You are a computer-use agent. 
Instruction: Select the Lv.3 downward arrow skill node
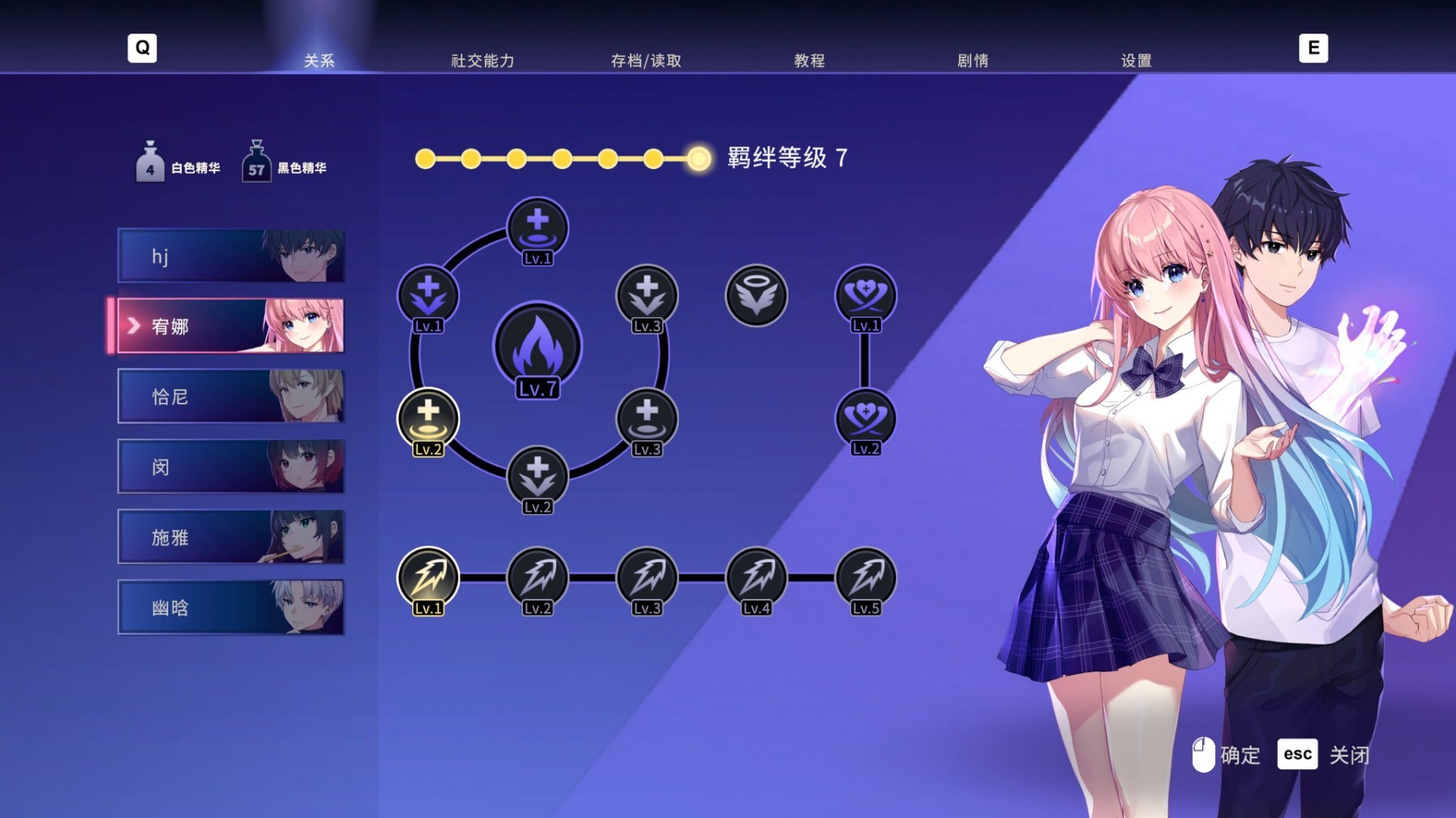tap(646, 295)
